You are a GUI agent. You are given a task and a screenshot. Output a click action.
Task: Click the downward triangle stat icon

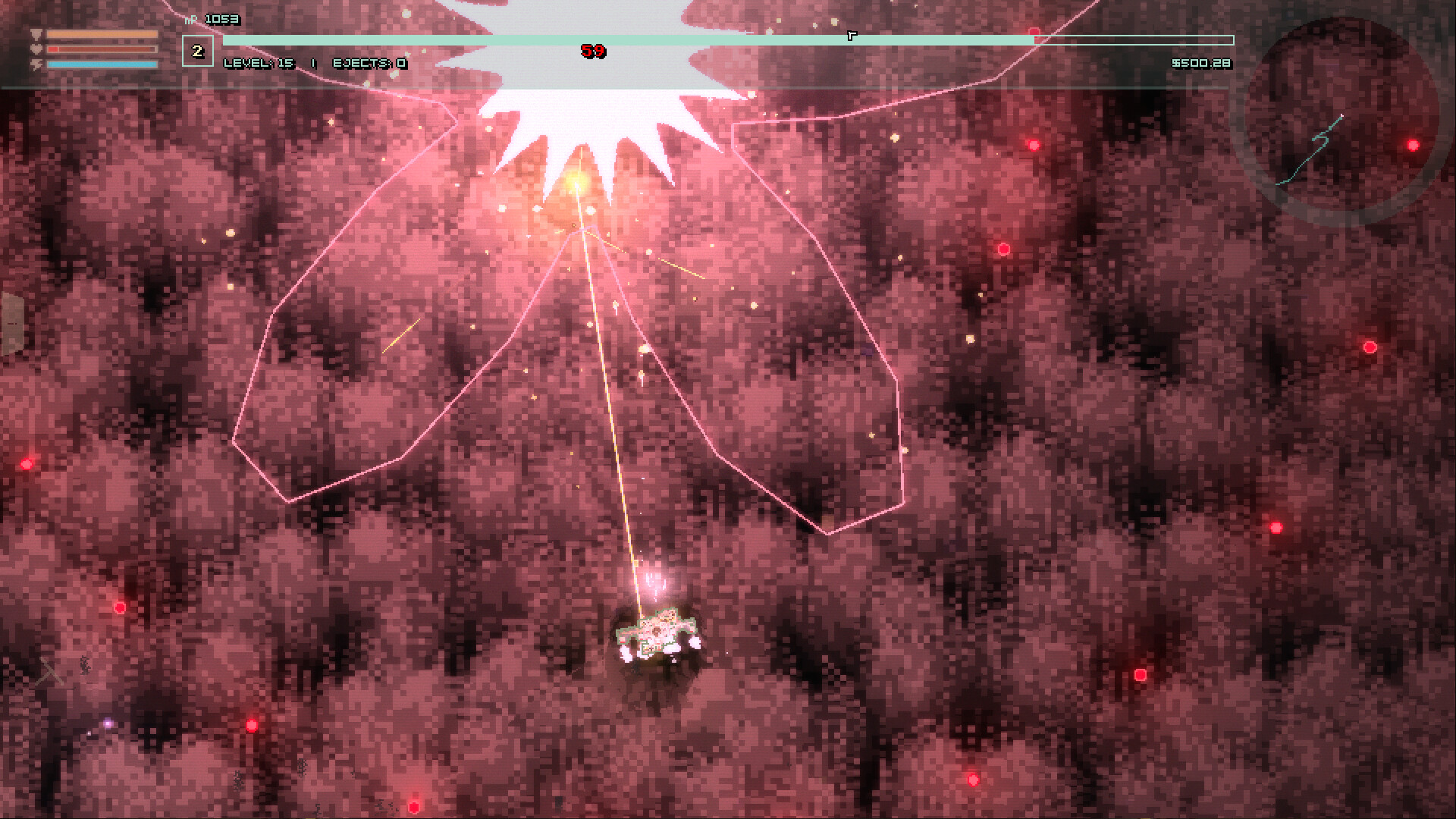(35, 34)
